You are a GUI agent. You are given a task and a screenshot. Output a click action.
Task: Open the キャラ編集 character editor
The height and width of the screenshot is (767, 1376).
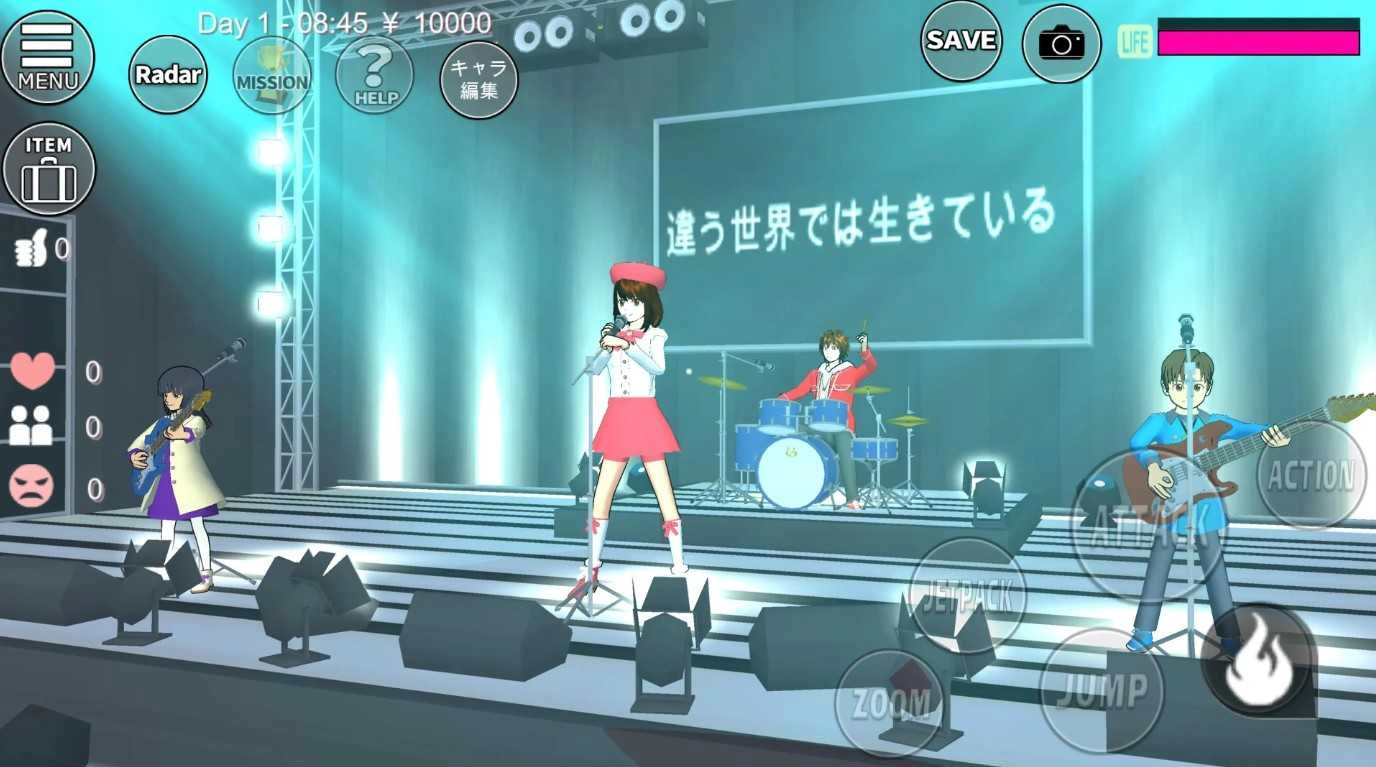(x=477, y=80)
